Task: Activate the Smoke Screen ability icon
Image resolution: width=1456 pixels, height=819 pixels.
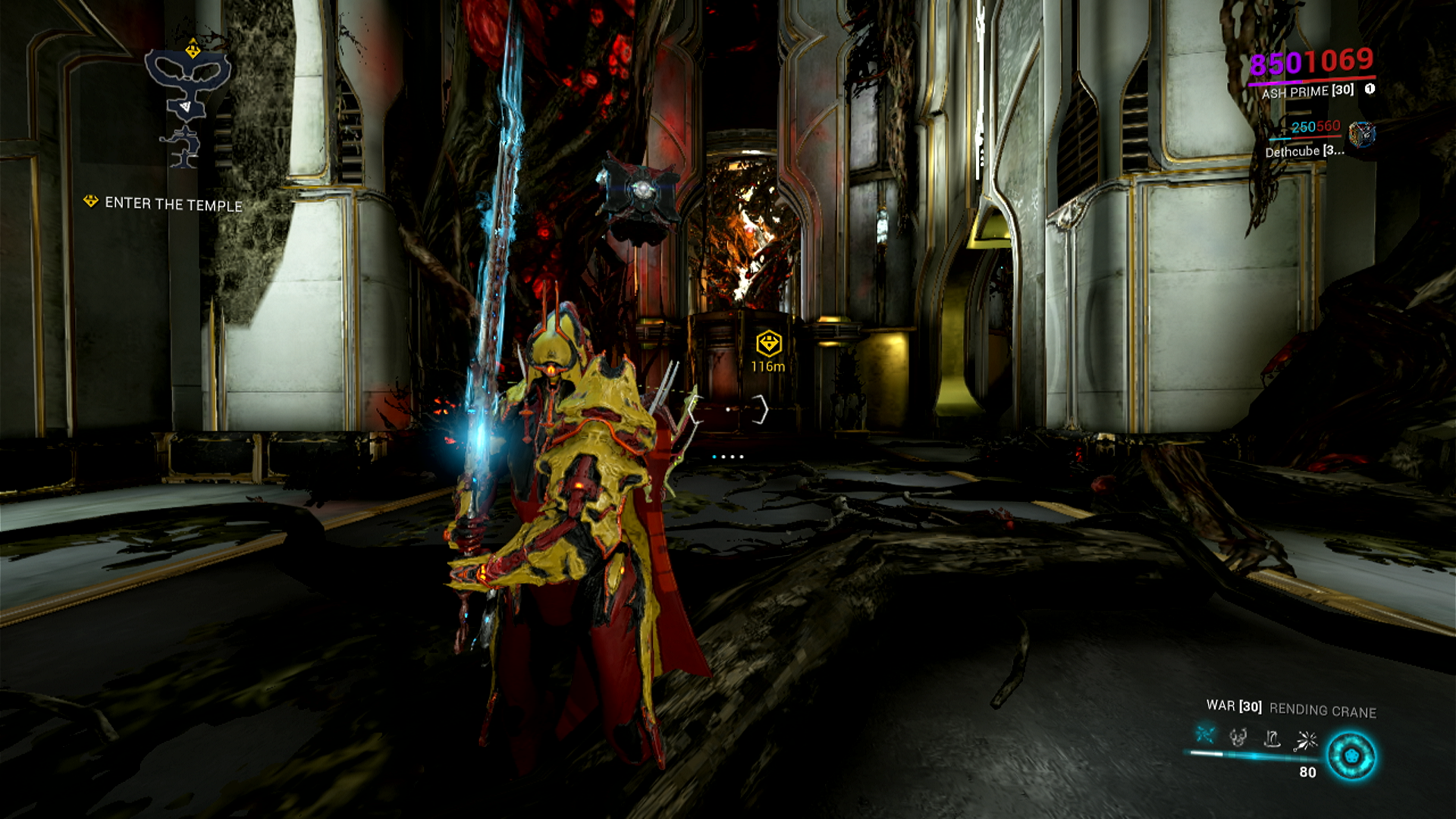Action: pos(1238,736)
